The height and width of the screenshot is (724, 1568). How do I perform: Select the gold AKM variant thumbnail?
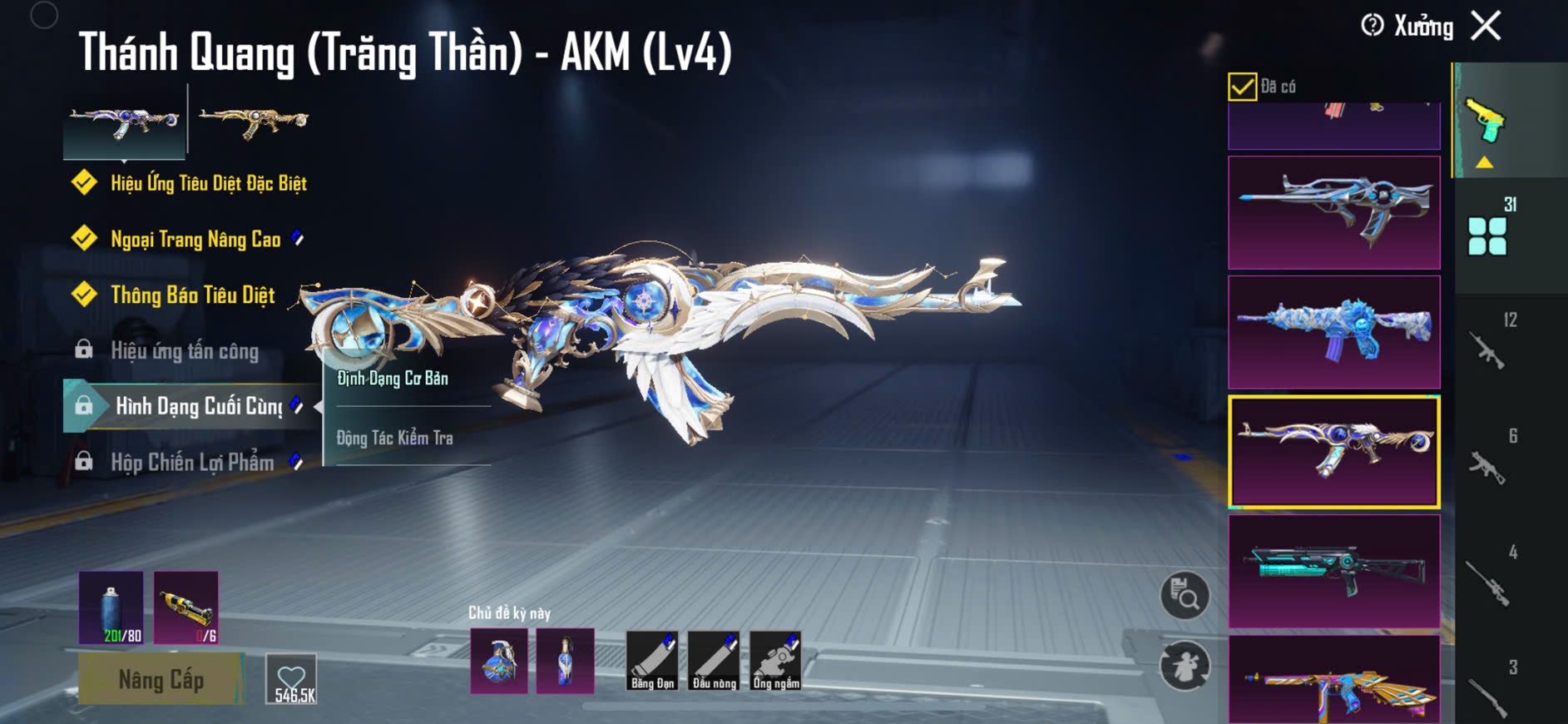pos(254,121)
